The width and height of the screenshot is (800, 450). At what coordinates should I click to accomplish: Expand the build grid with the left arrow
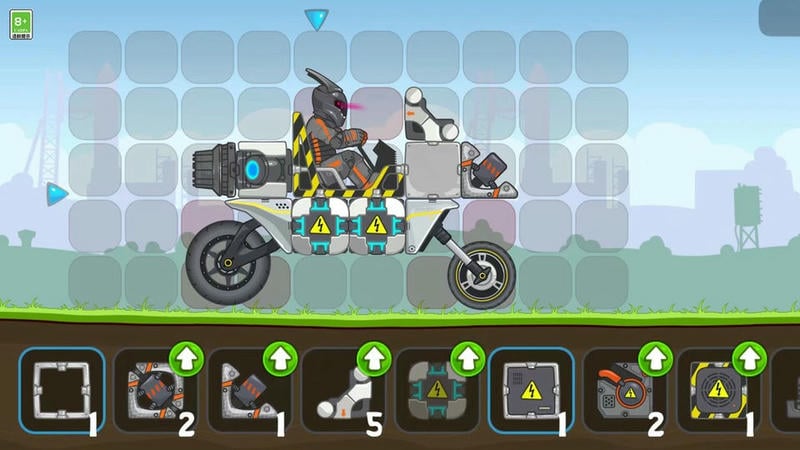57,192
